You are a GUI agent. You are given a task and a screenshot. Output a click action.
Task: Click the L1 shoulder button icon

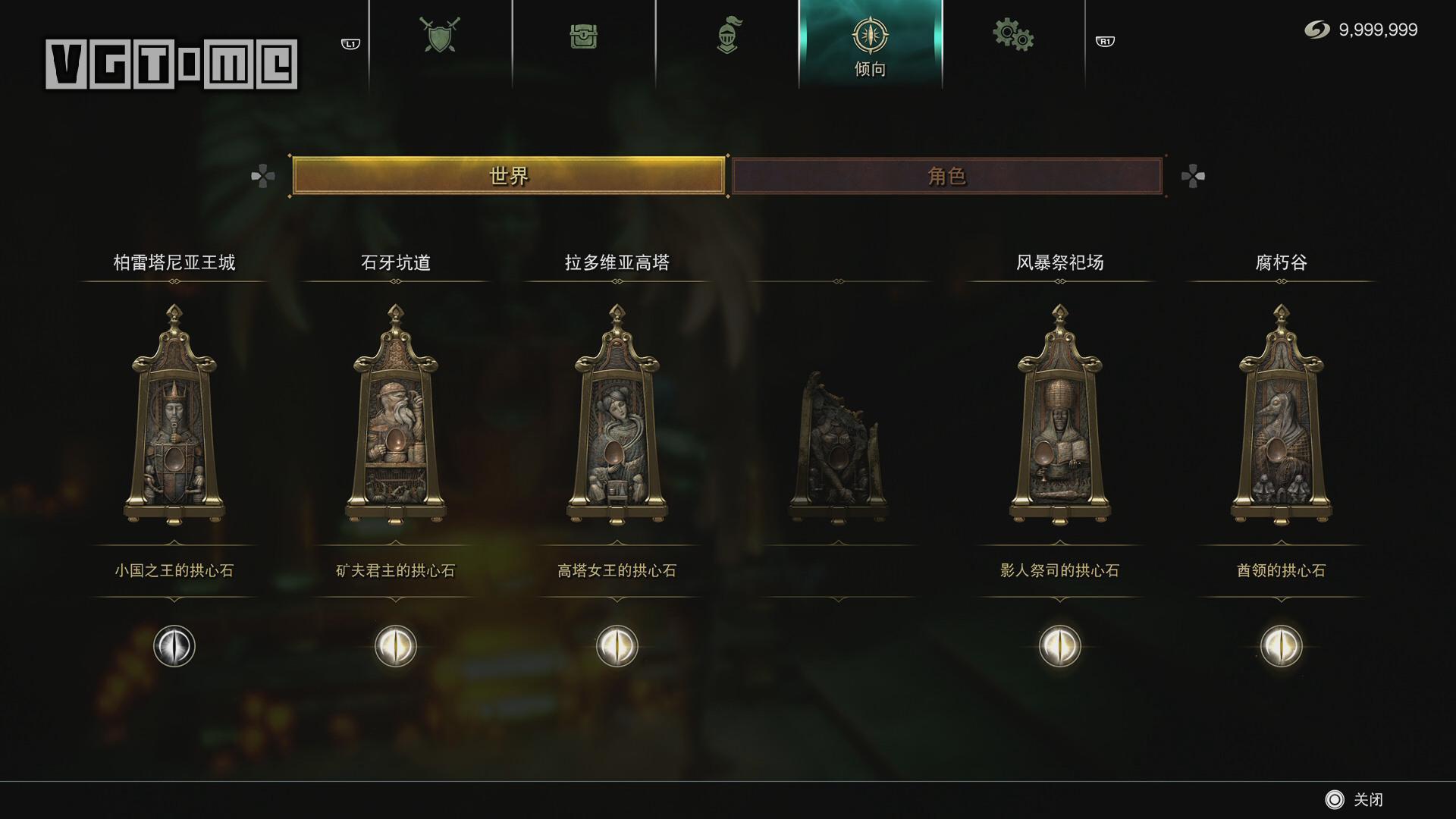[349, 42]
